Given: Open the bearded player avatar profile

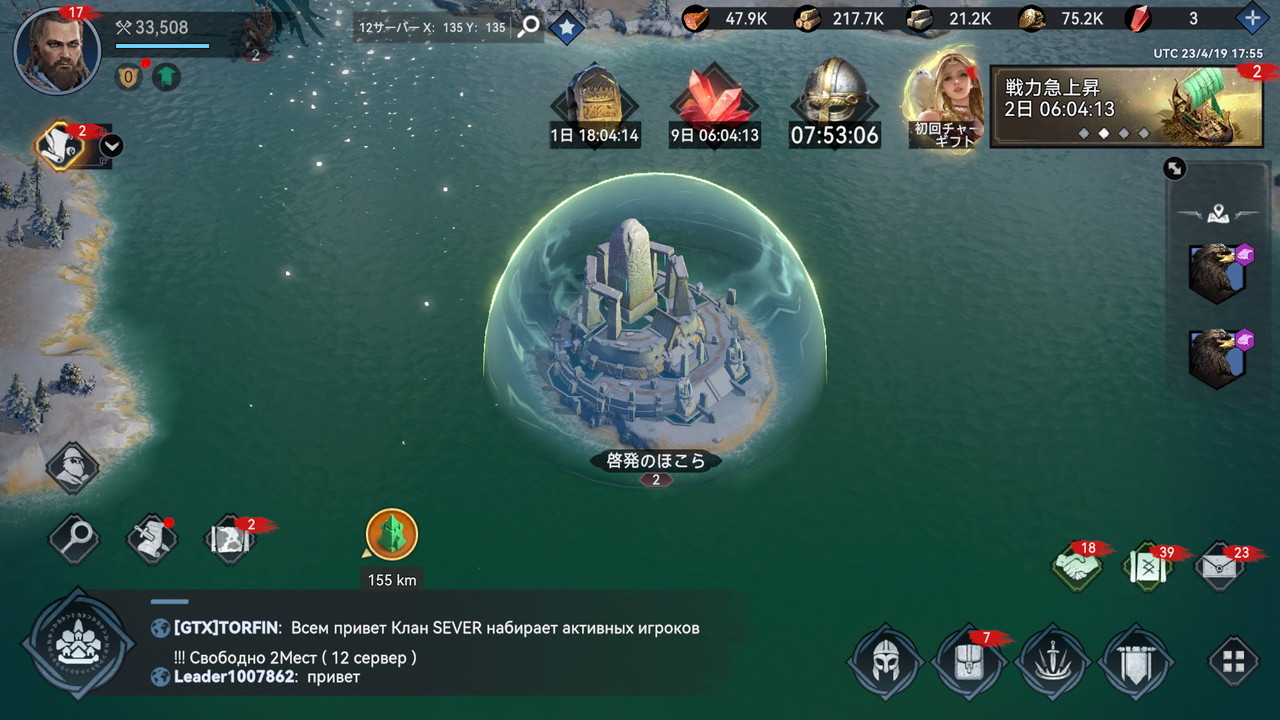Looking at the screenshot, I should point(57,50).
